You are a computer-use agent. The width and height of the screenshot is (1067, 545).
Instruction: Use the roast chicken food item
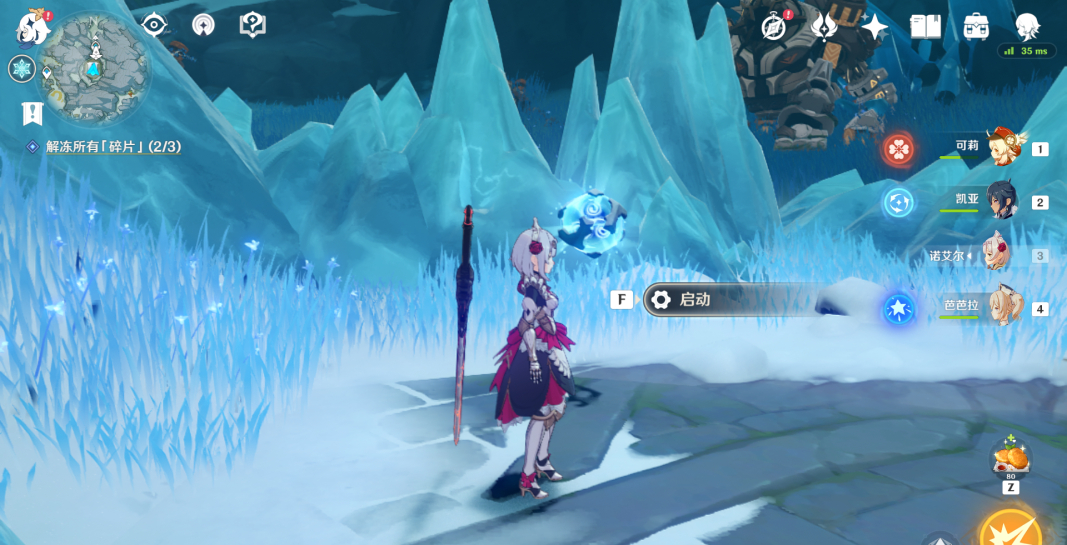coord(1010,459)
